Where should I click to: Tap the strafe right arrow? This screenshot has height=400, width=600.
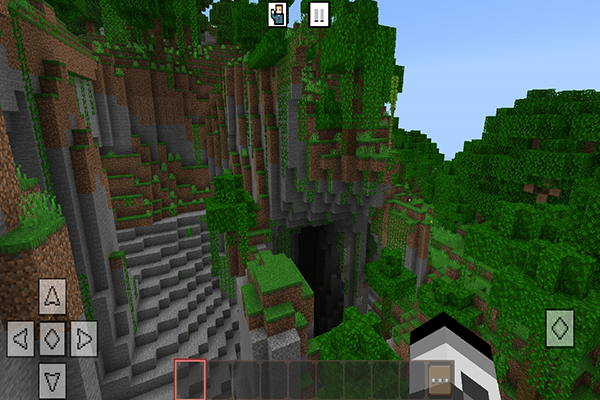[x=84, y=337]
